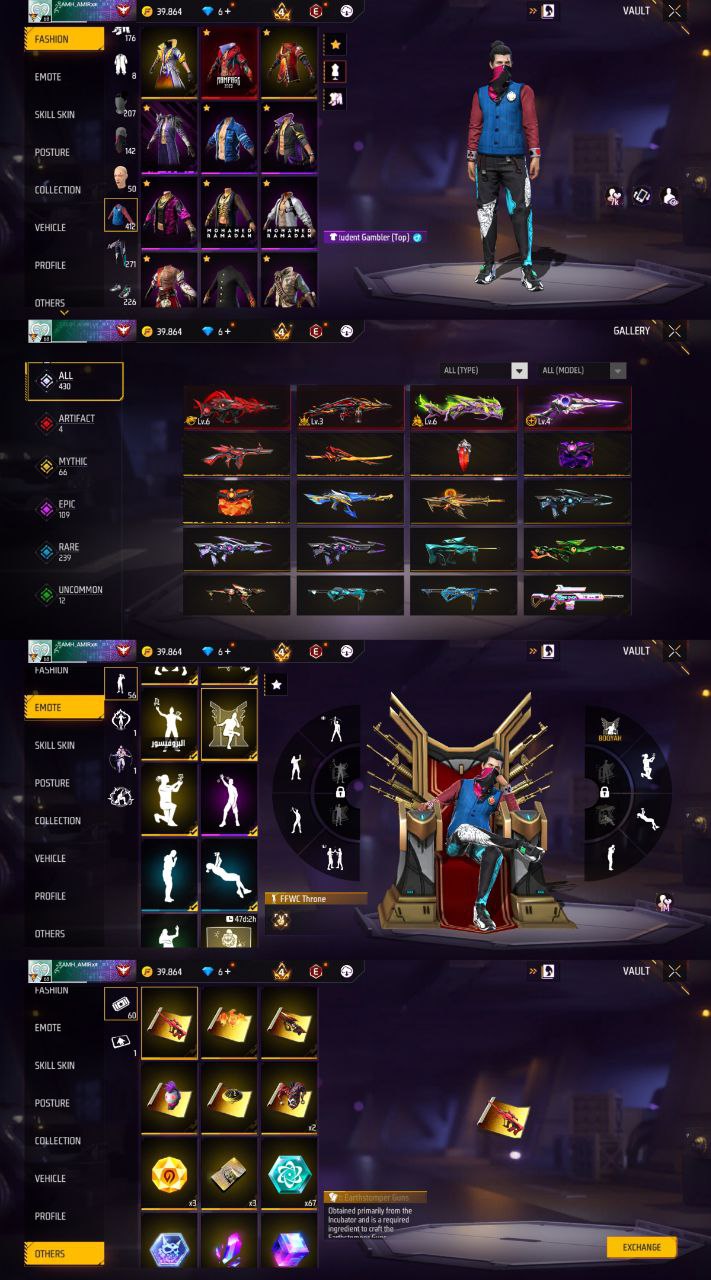Select the pink and white sniper rifle skin
The image size is (711, 1280).
click(577, 596)
